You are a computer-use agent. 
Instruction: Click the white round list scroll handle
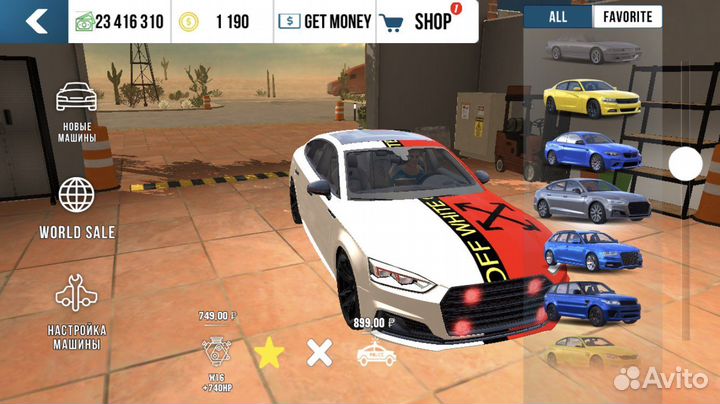(x=686, y=163)
